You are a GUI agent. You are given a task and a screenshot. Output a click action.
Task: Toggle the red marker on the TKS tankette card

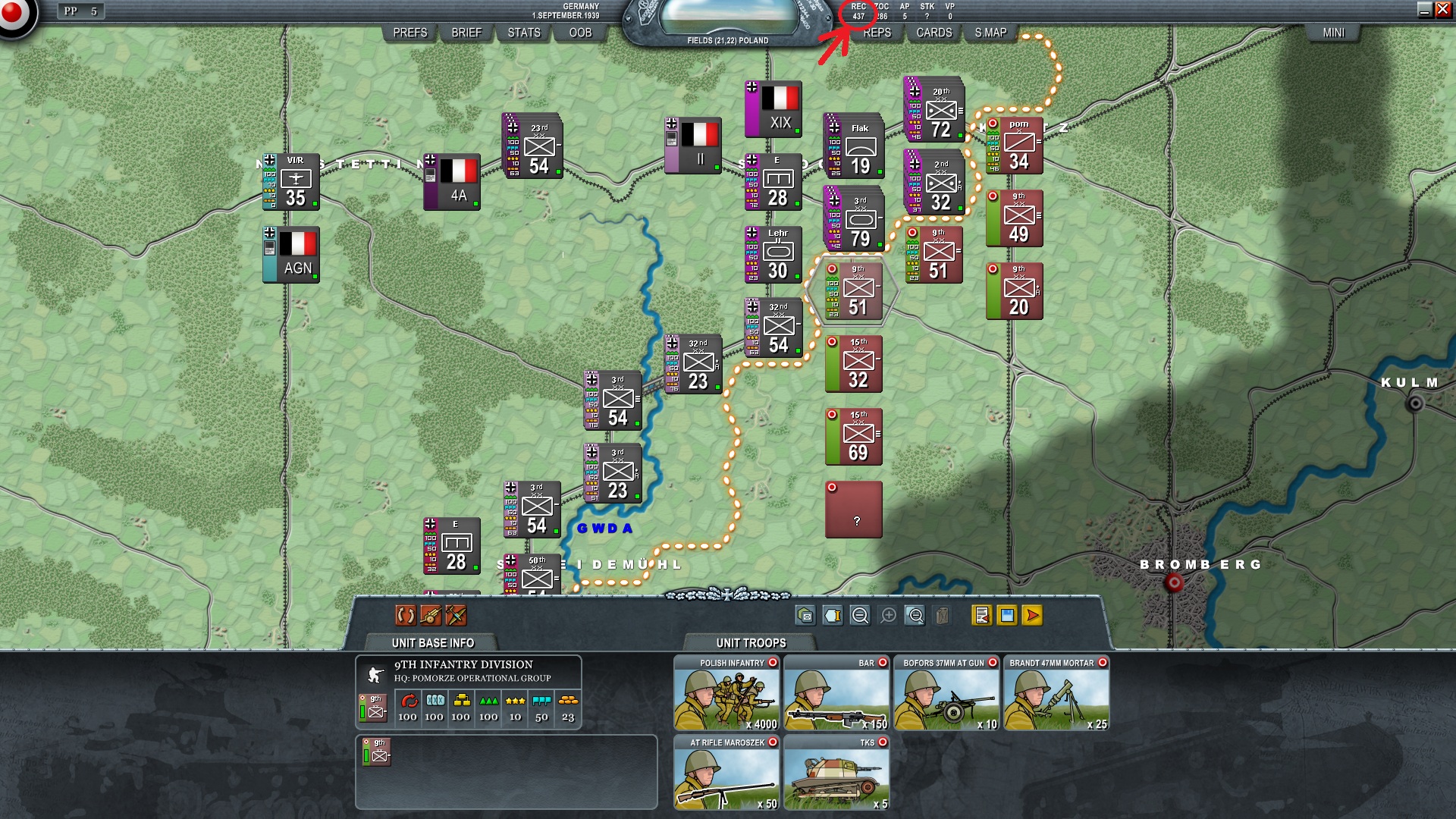click(883, 742)
